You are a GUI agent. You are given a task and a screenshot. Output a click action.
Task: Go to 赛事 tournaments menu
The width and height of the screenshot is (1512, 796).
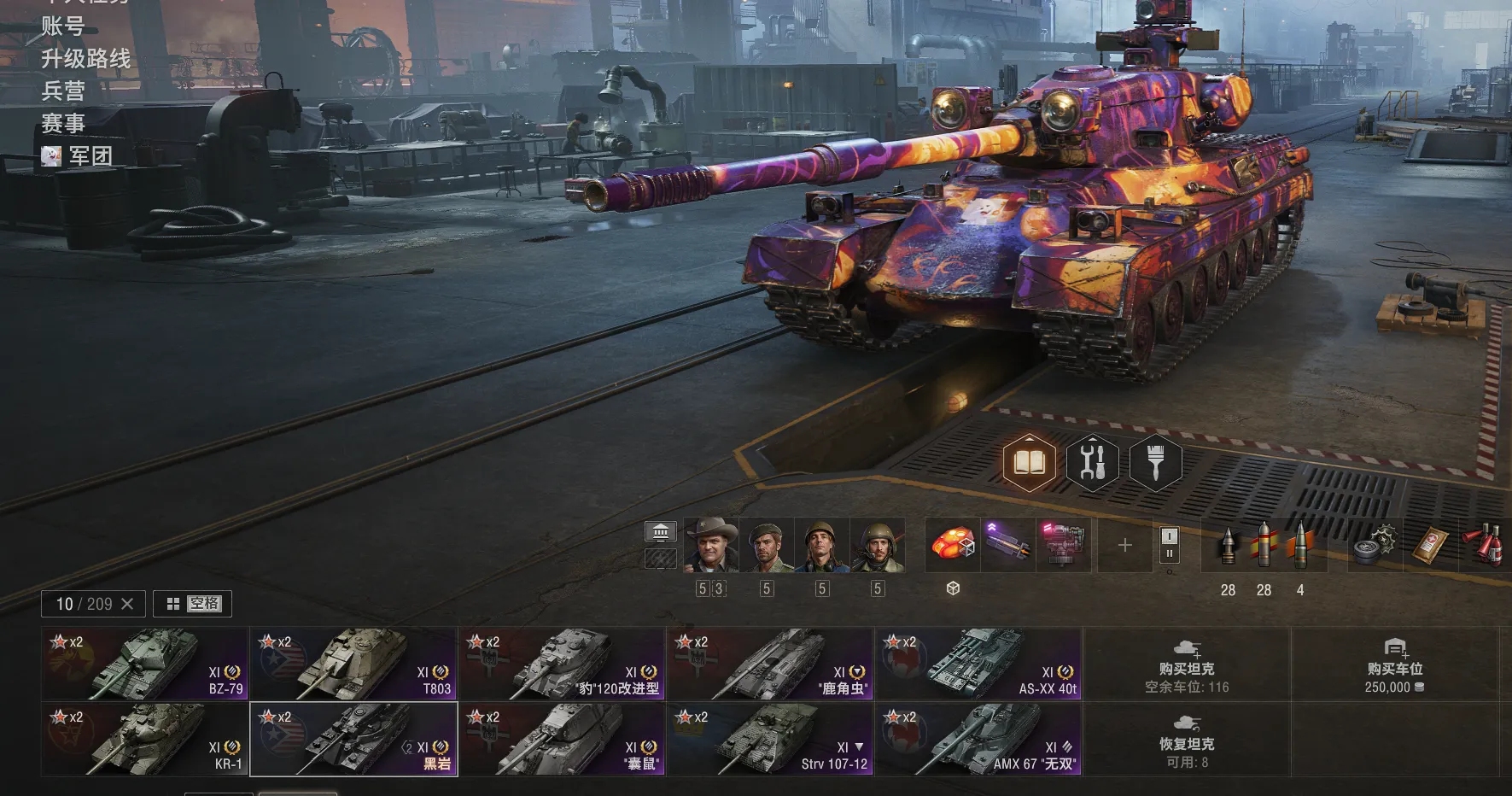[x=63, y=124]
